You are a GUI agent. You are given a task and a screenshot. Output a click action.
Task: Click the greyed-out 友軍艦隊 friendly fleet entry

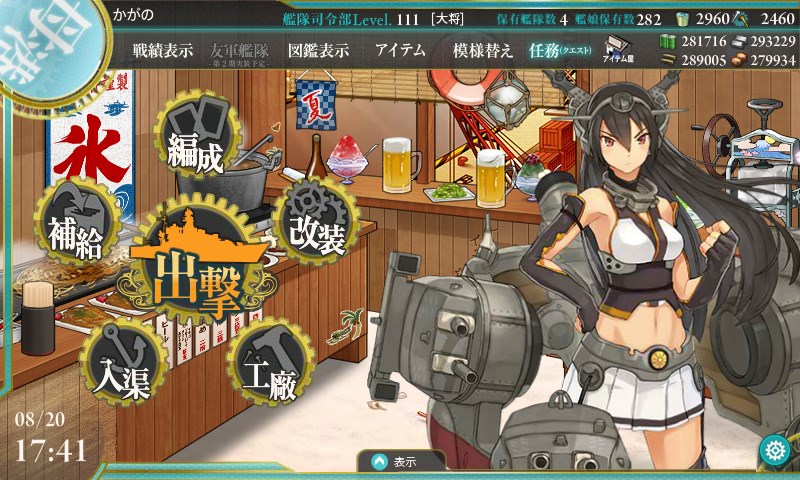(241, 51)
